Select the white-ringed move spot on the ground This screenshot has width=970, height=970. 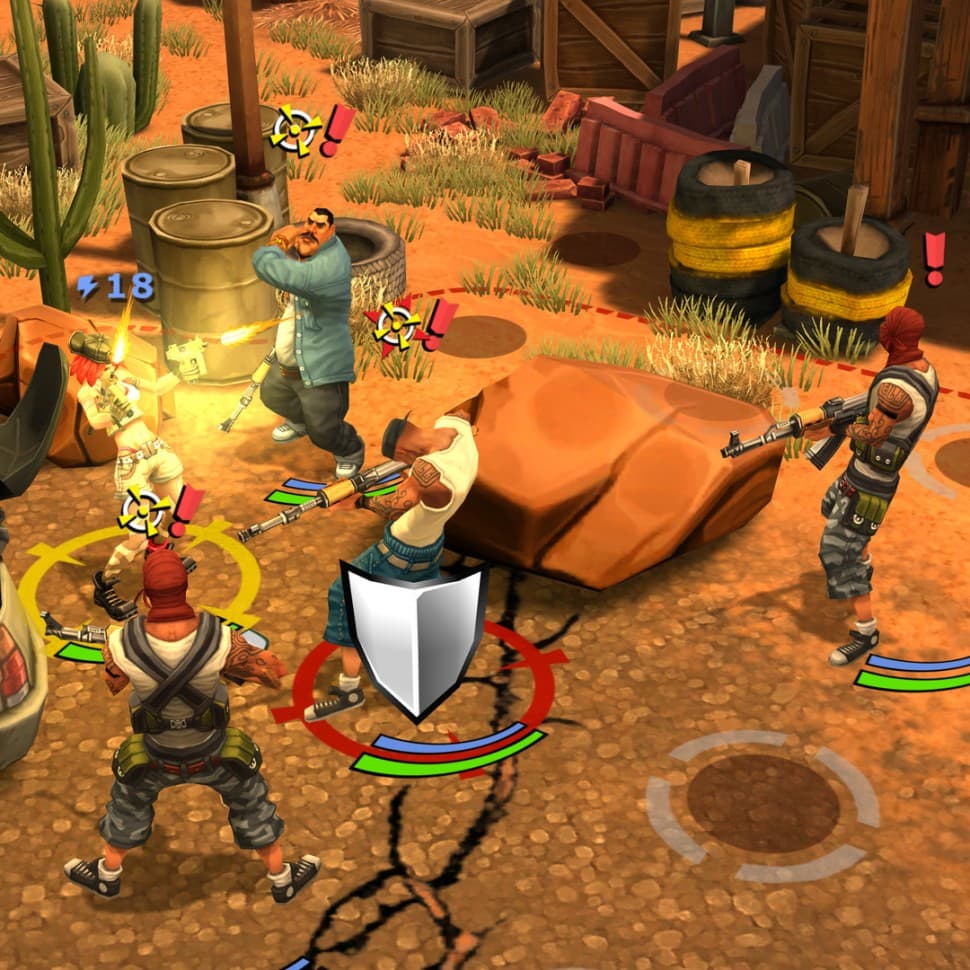762,804
